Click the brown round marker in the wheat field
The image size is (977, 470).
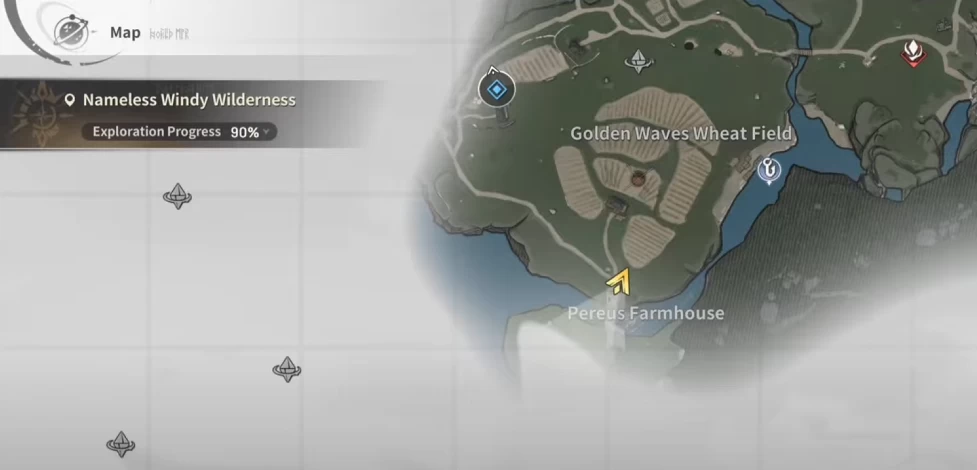637,179
